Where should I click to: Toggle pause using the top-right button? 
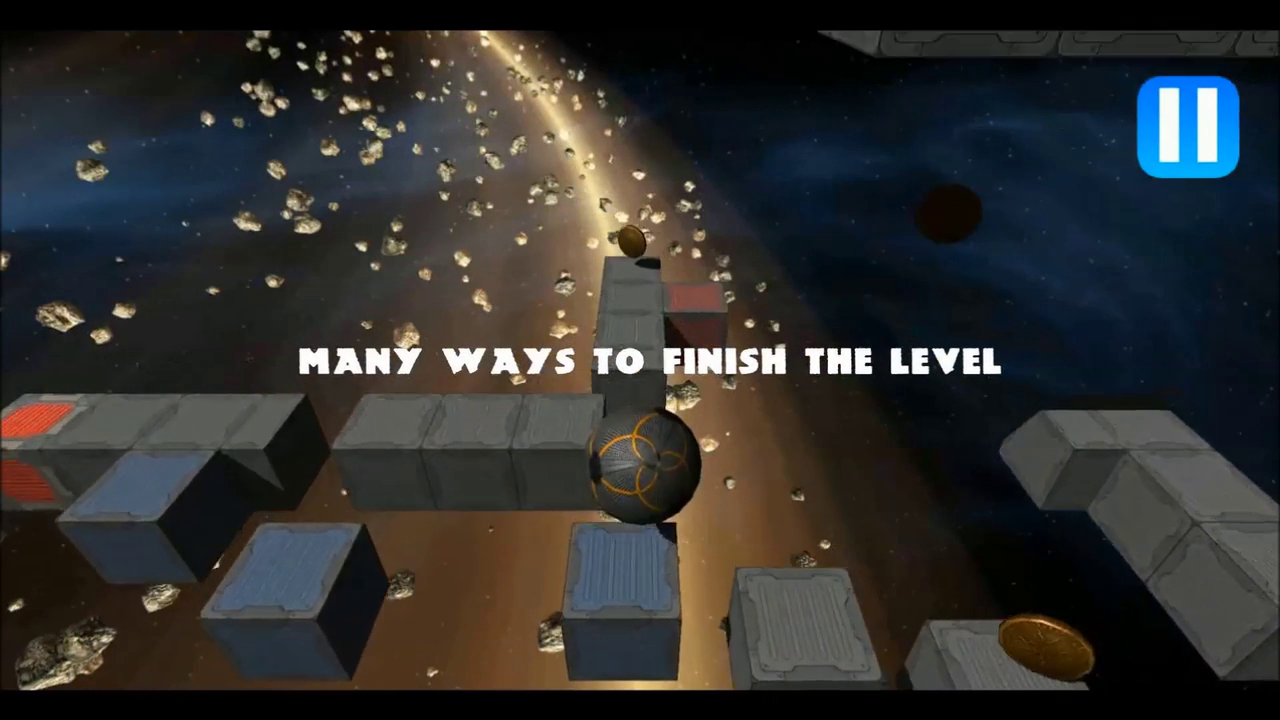pyautogui.click(x=1187, y=125)
